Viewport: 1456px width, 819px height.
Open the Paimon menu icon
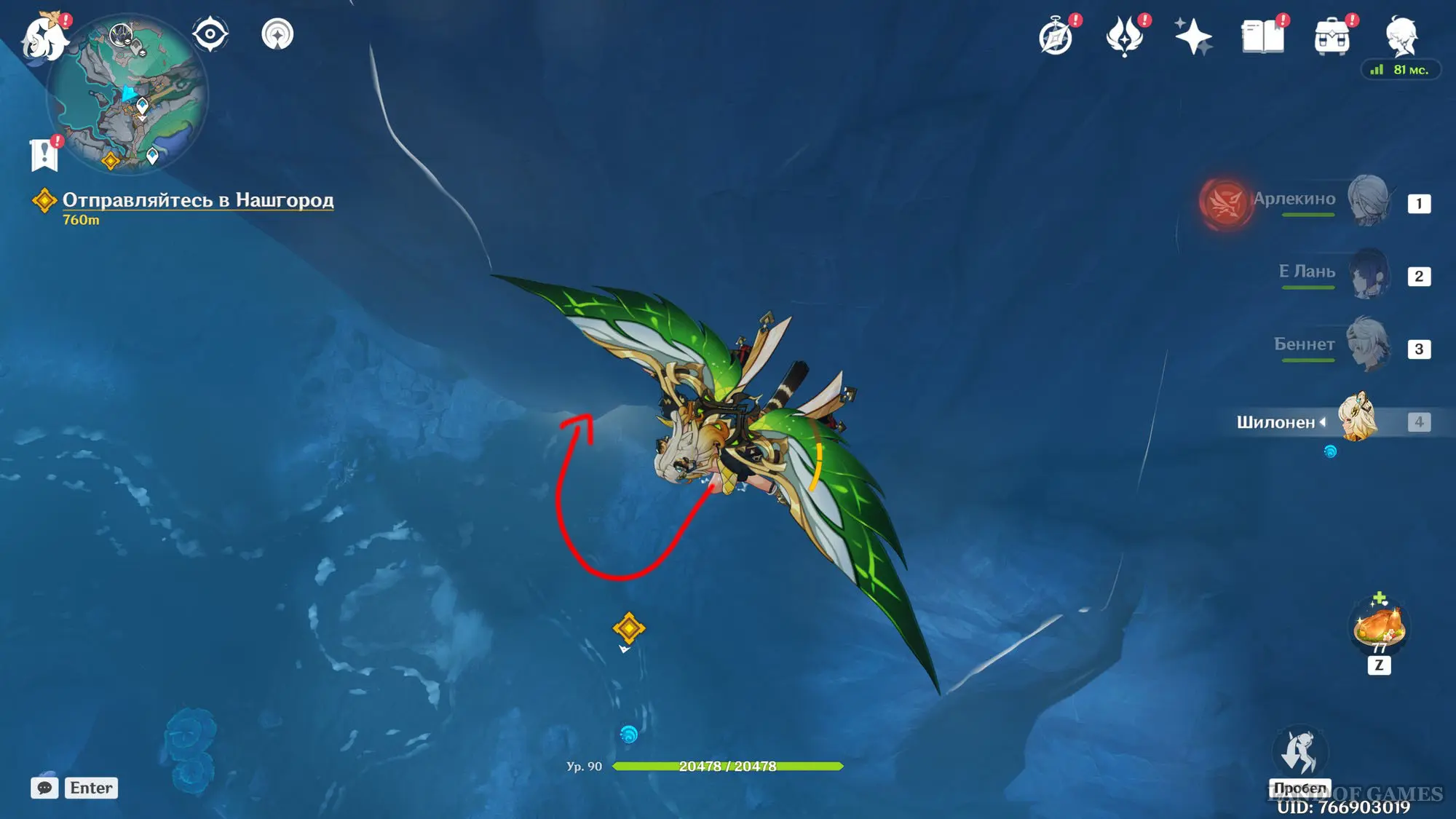(44, 36)
